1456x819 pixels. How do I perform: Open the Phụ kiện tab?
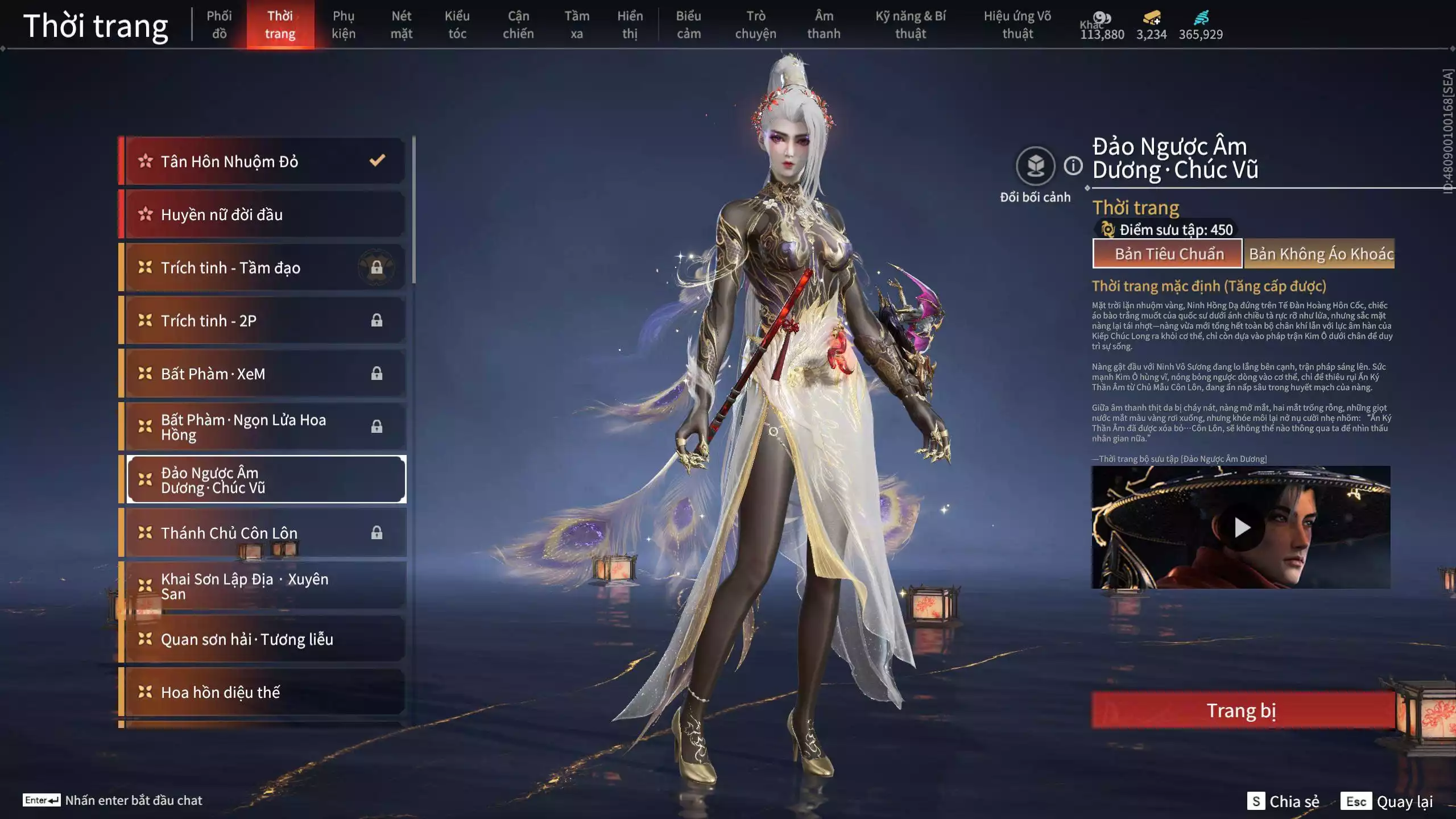click(344, 24)
